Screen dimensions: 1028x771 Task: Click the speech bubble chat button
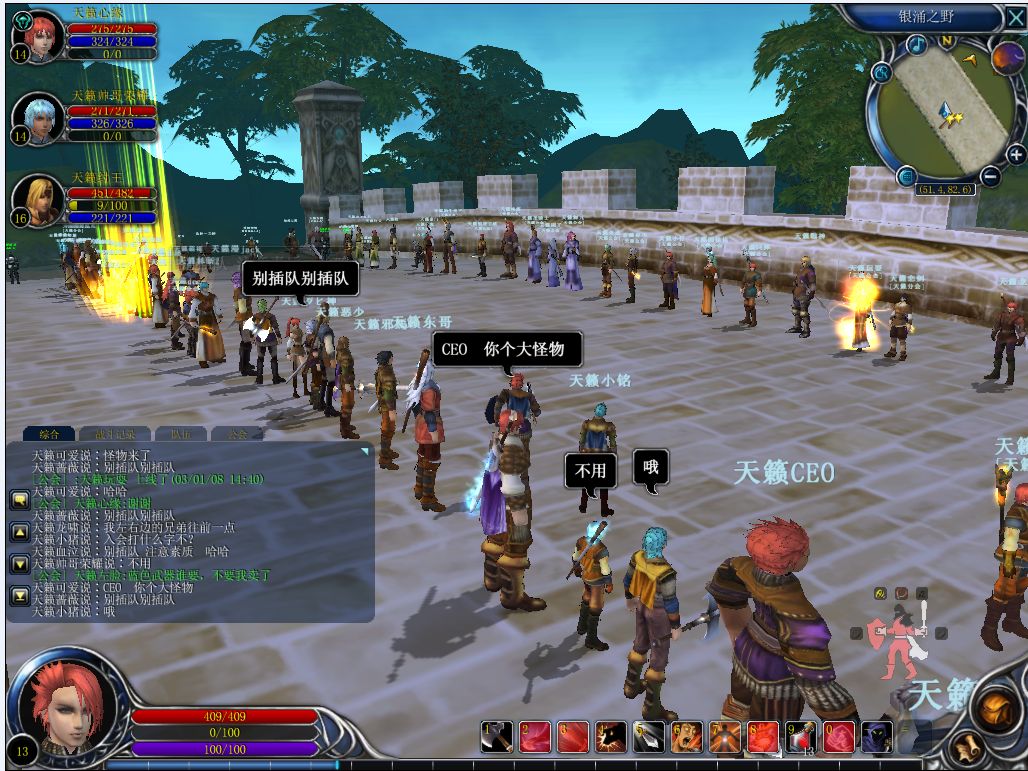pyautogui.click(x=19, y=499)
